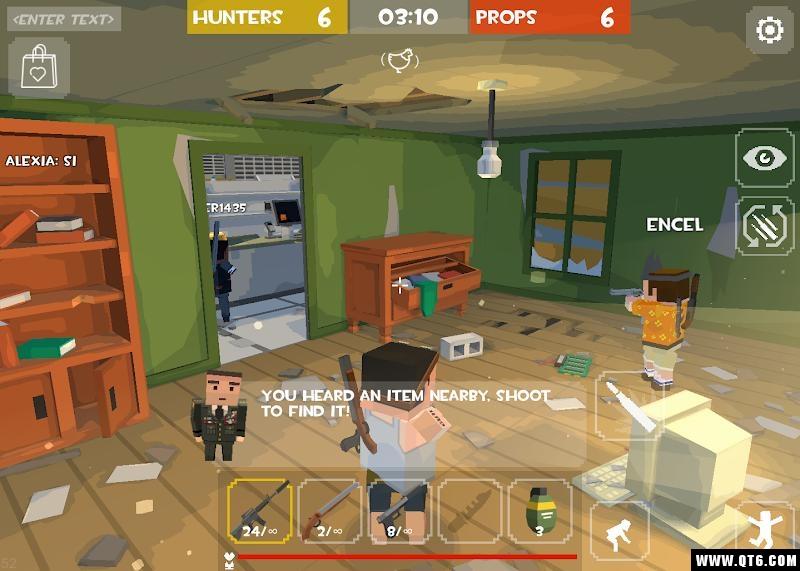Fire using the bullet shoot button
This screenshot has height=571, width=800.
(629, 405)
